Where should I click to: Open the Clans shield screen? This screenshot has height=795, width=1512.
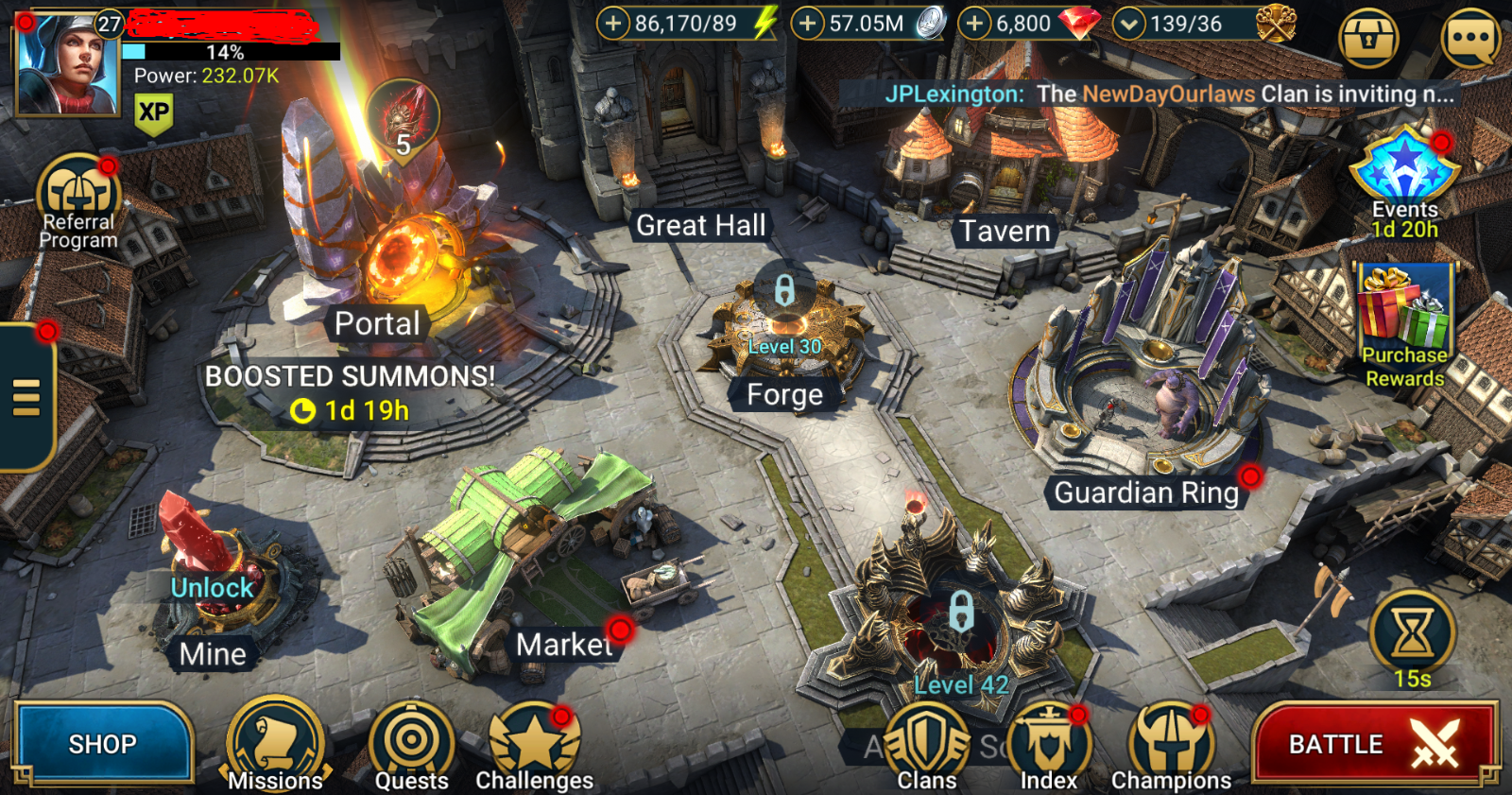927,742
